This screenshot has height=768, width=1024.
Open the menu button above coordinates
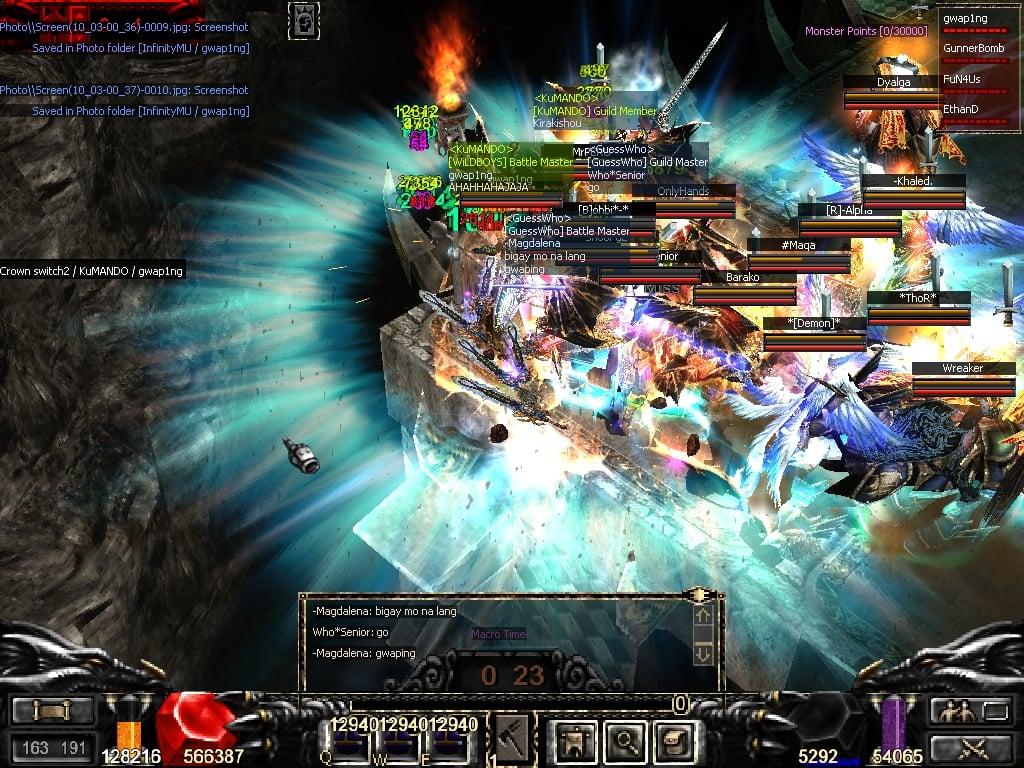(x=53, y=711)
